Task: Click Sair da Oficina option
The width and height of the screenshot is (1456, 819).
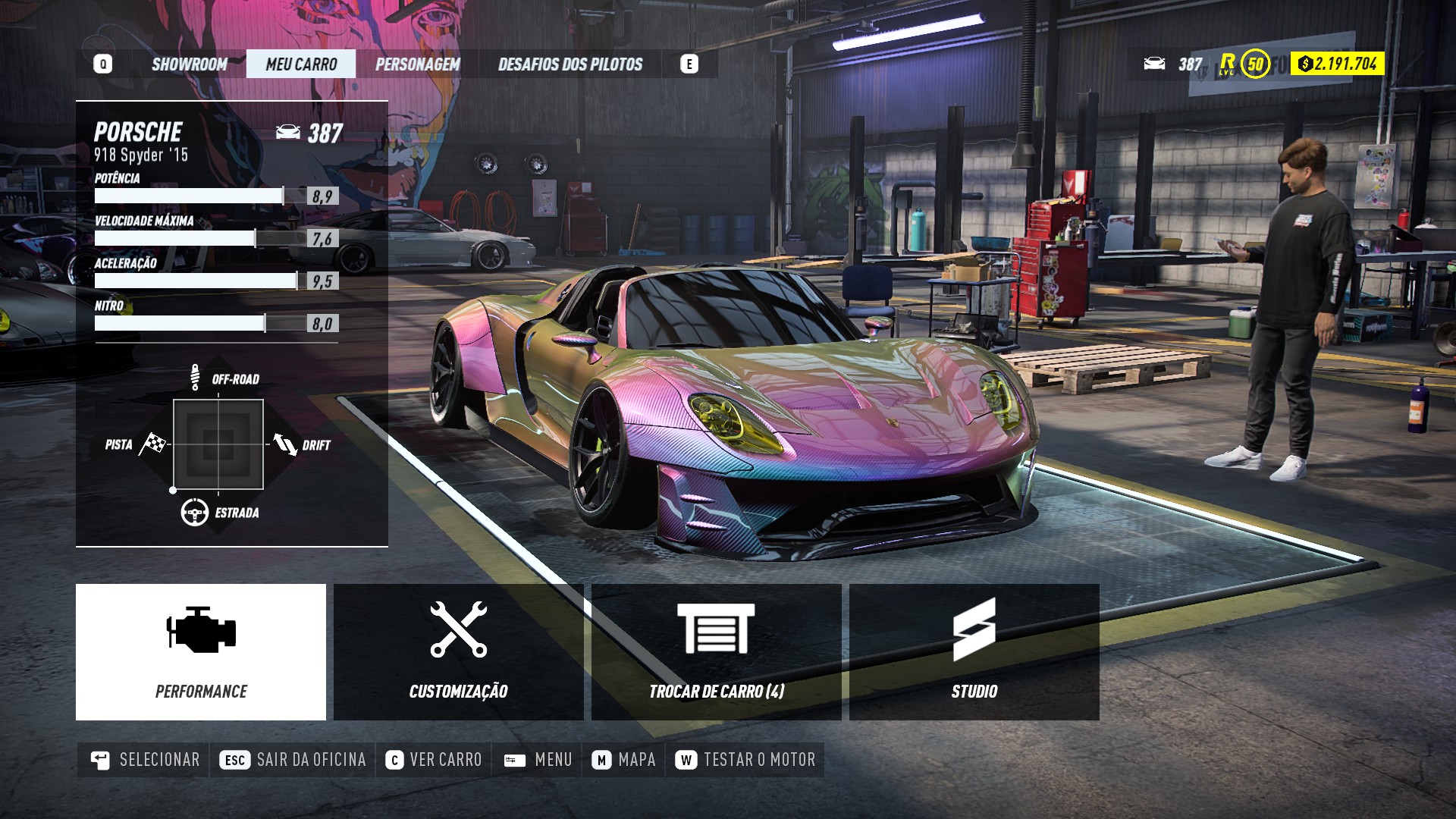Action: tap(293, 760)
